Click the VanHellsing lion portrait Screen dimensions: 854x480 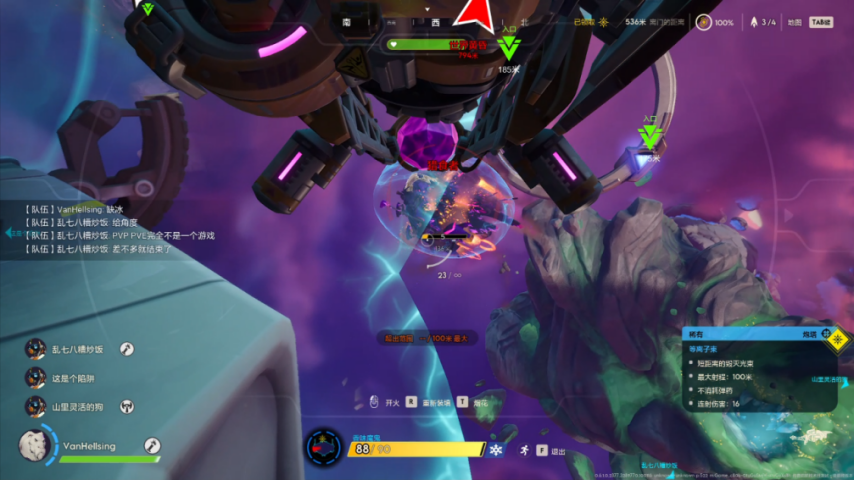(x=35, y=446)
